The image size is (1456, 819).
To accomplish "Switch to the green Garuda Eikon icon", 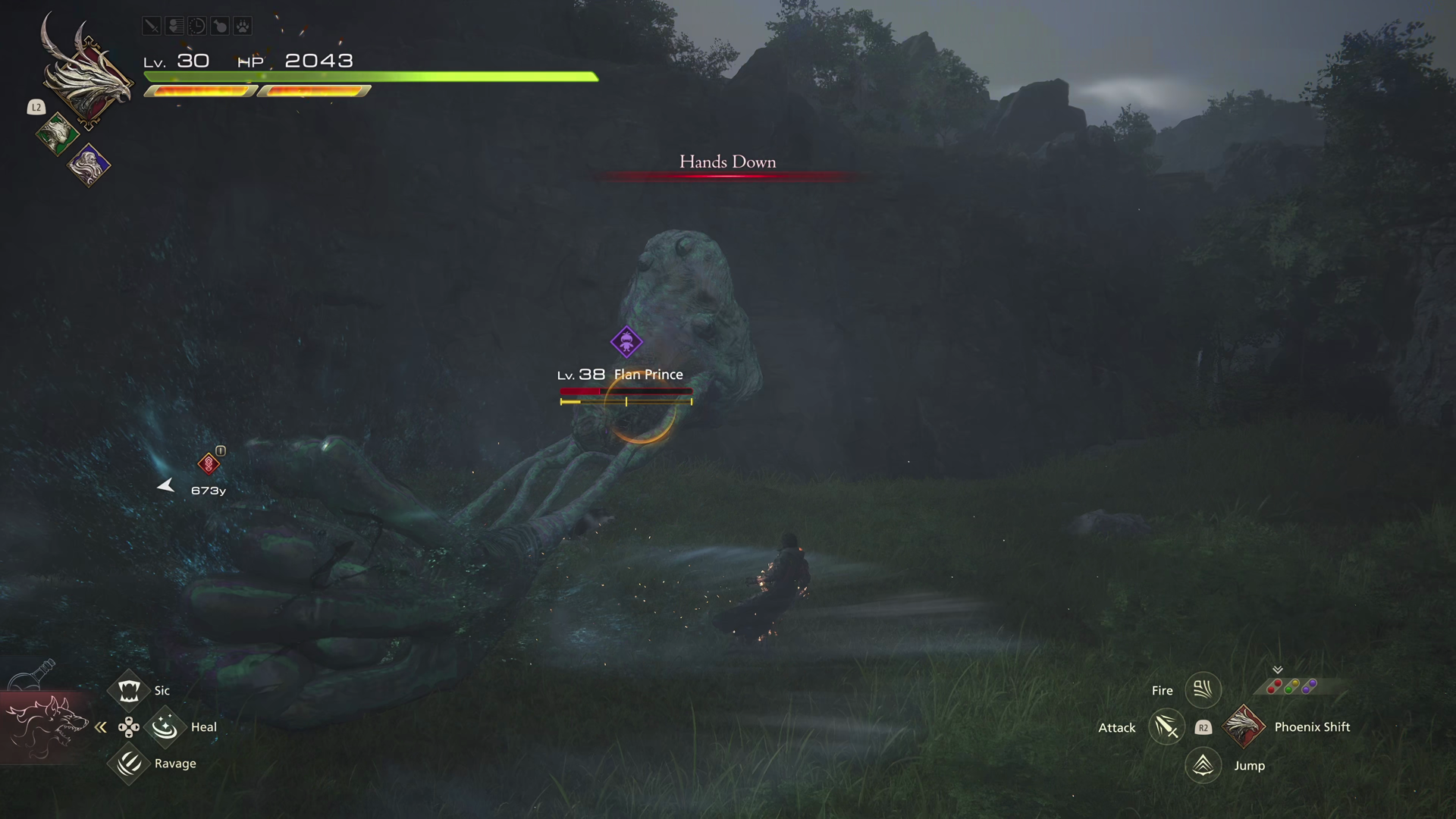I will (x=56, y=134).
